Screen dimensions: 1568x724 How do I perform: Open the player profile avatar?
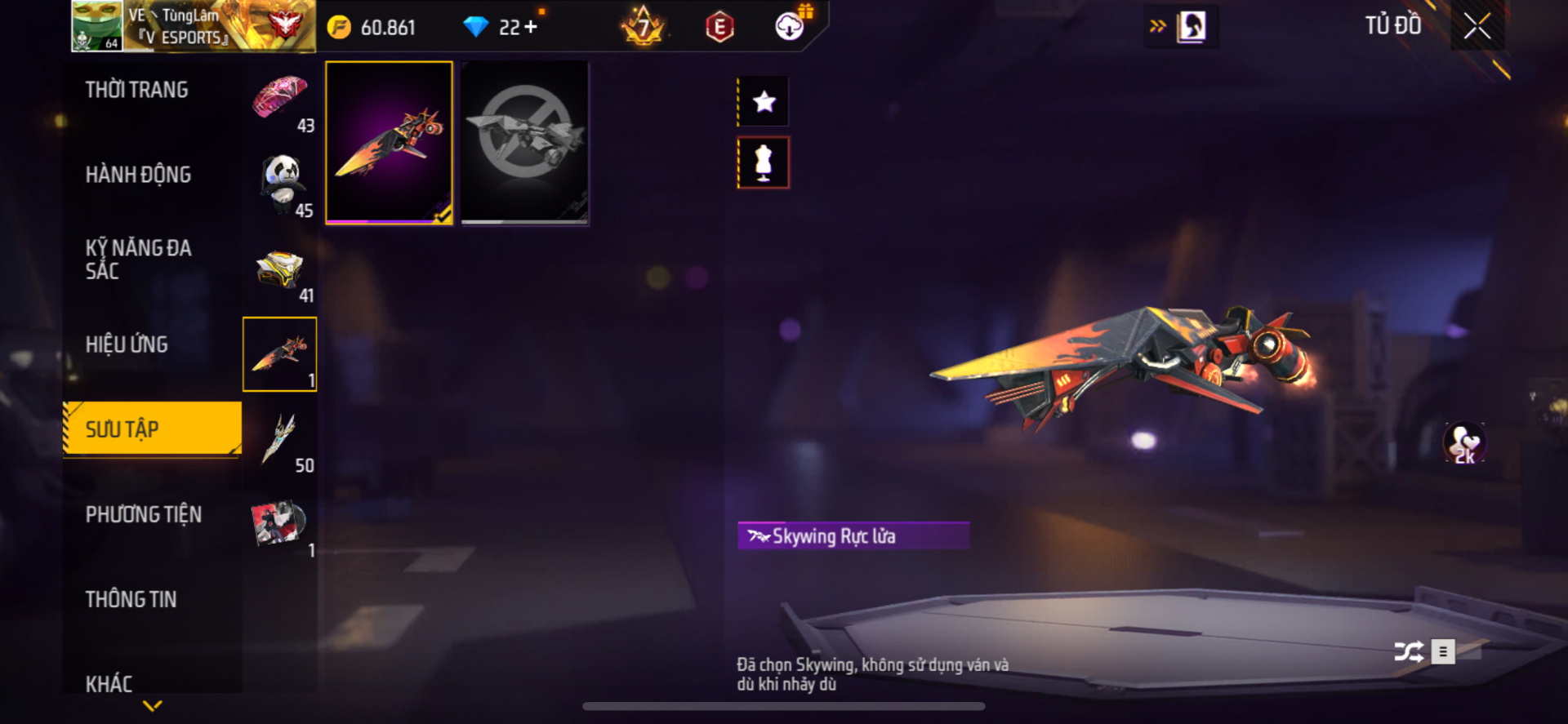click(97, 26)
